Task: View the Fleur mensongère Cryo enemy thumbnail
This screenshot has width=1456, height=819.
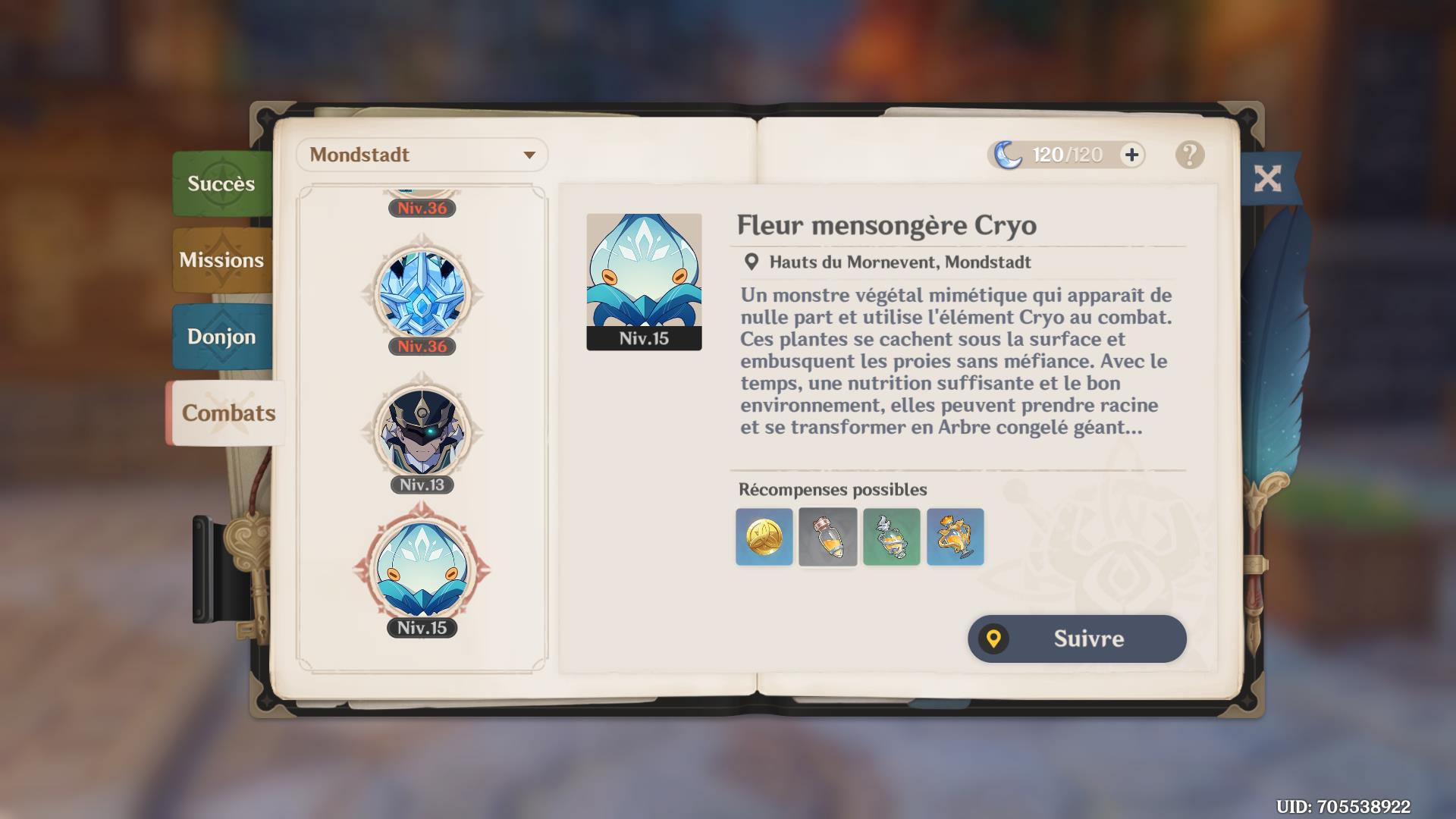Action: click(643, 277)
